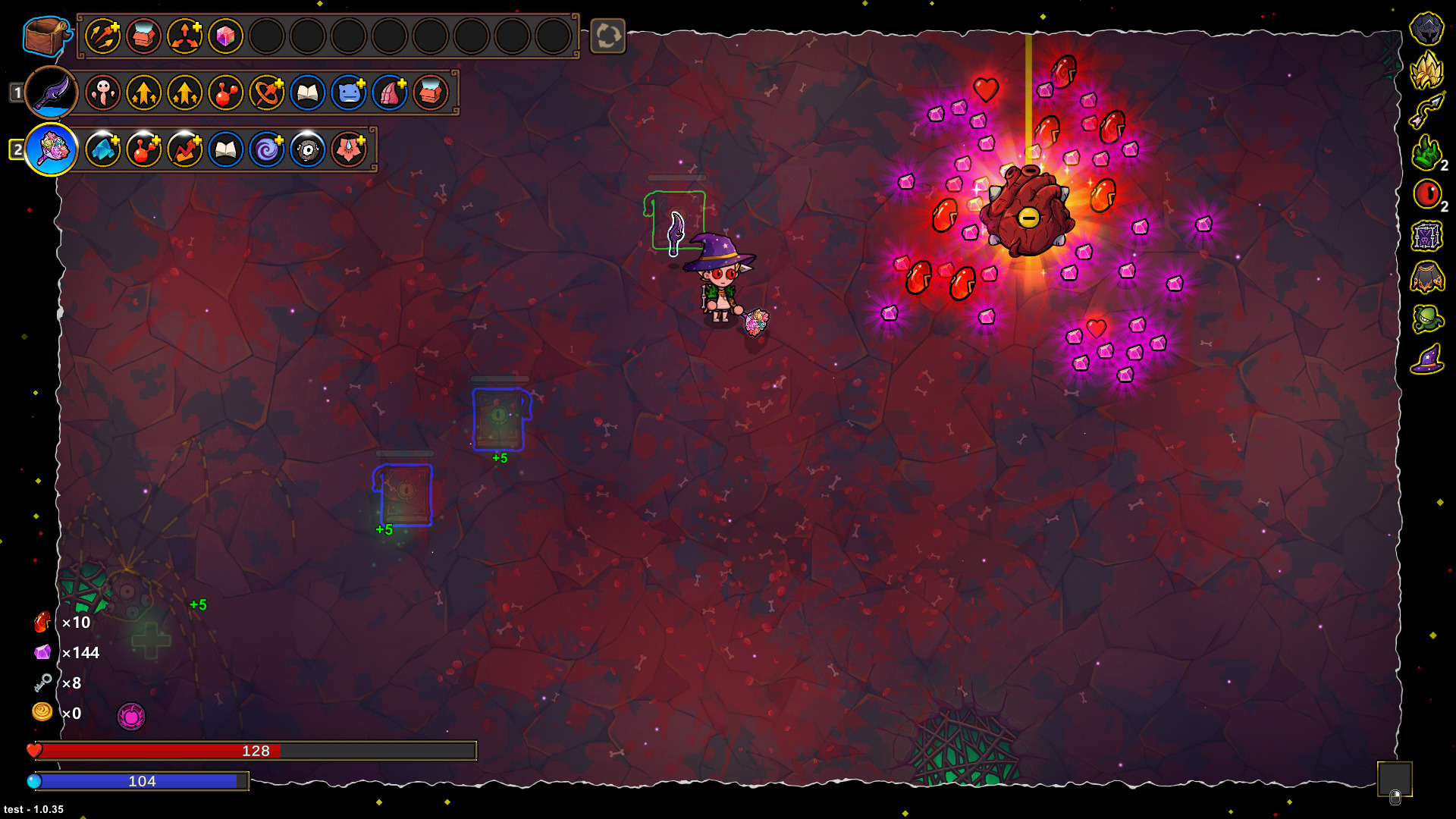Select the golden spiky hair relic
The height and width of the screenshot is (819, 1456).
pos(1426,70)
